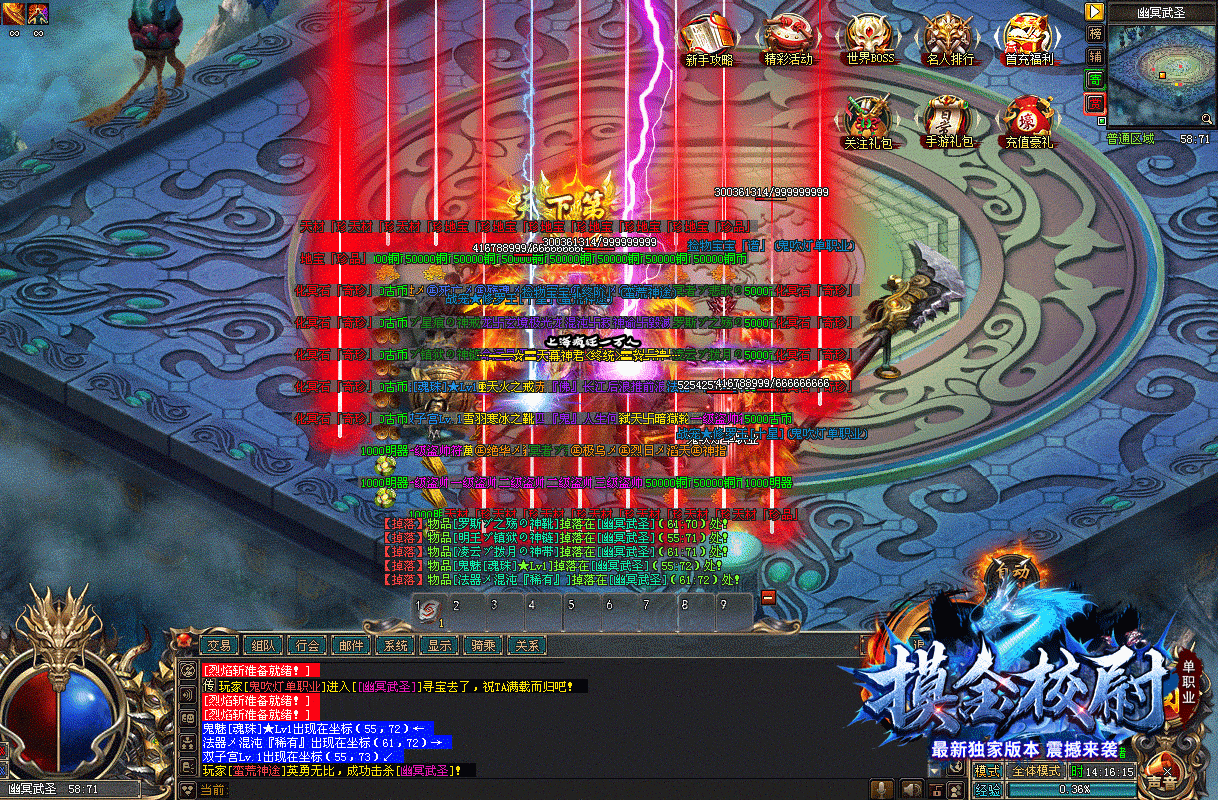Open the 精彩活动 events icon
The width and height of the screenshot is (1218, 800).
788,39
